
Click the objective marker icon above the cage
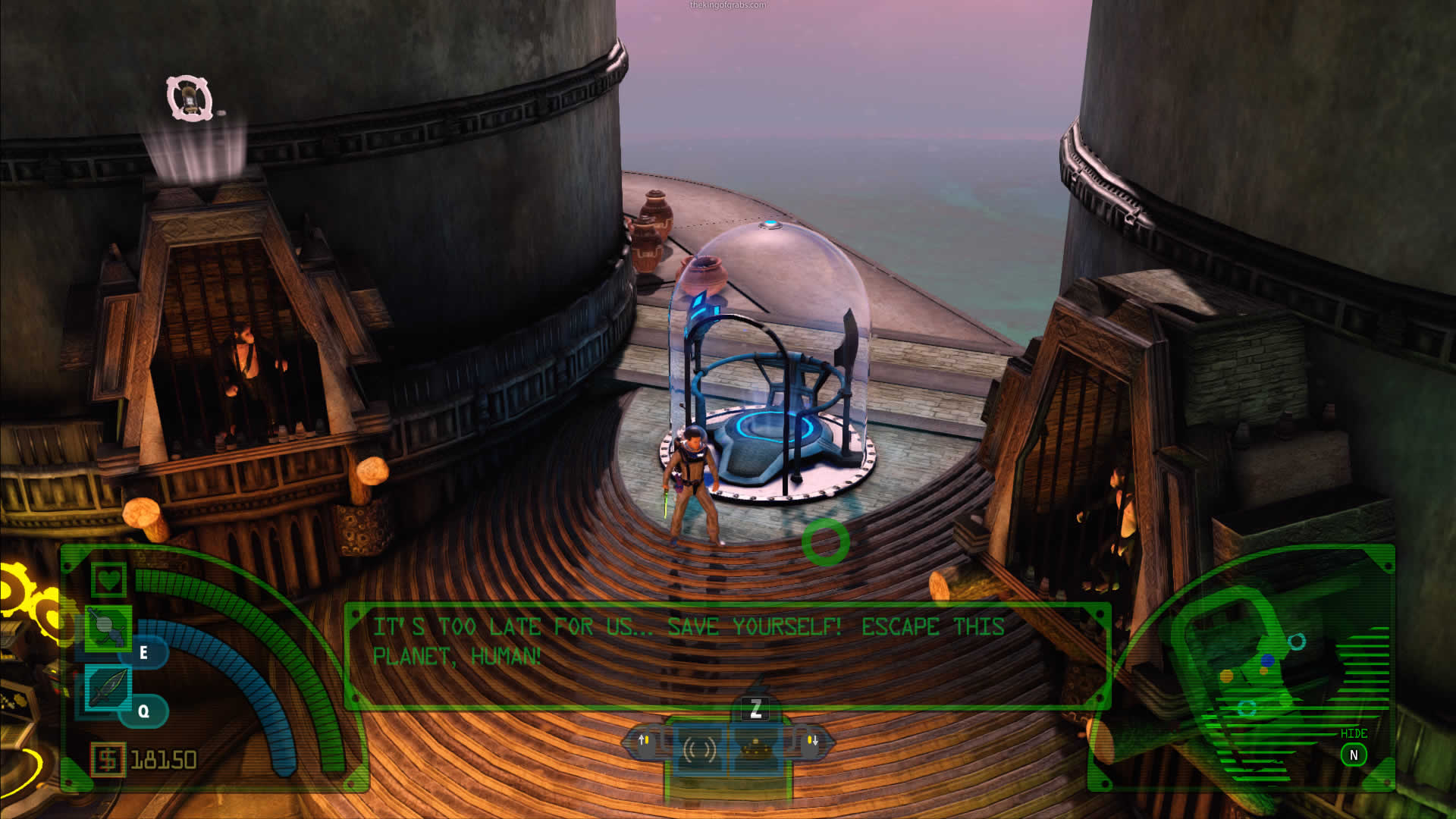pyautogui.click(x=190, y=99)
